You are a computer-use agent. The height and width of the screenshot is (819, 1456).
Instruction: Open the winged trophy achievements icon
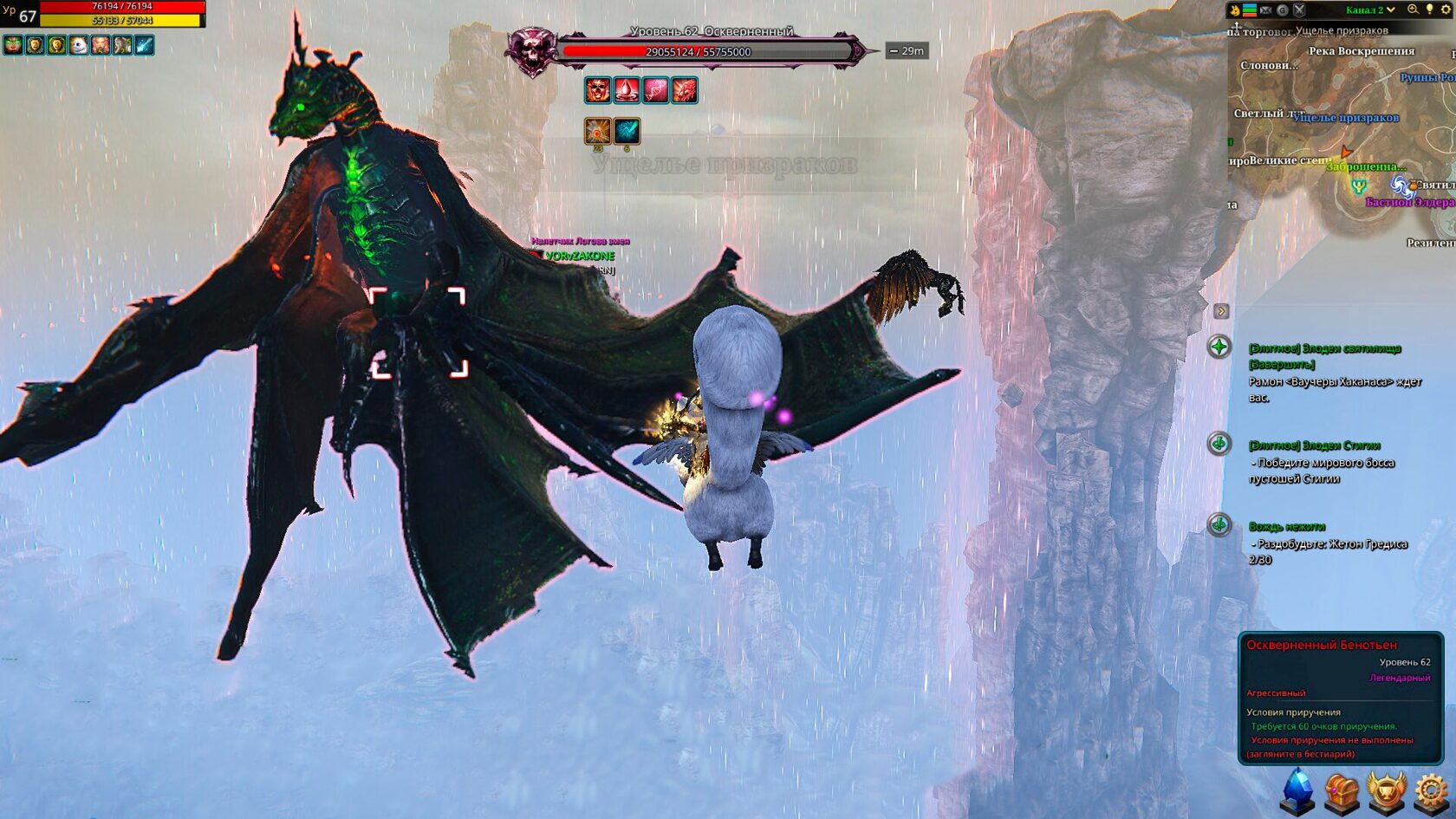[1386, 792]
